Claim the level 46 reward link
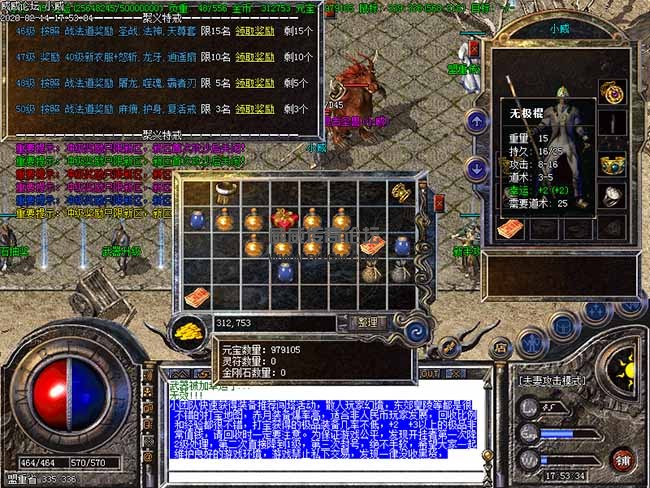Image resolution: width=650 pixels, height=488 pixels. point(254,31)
